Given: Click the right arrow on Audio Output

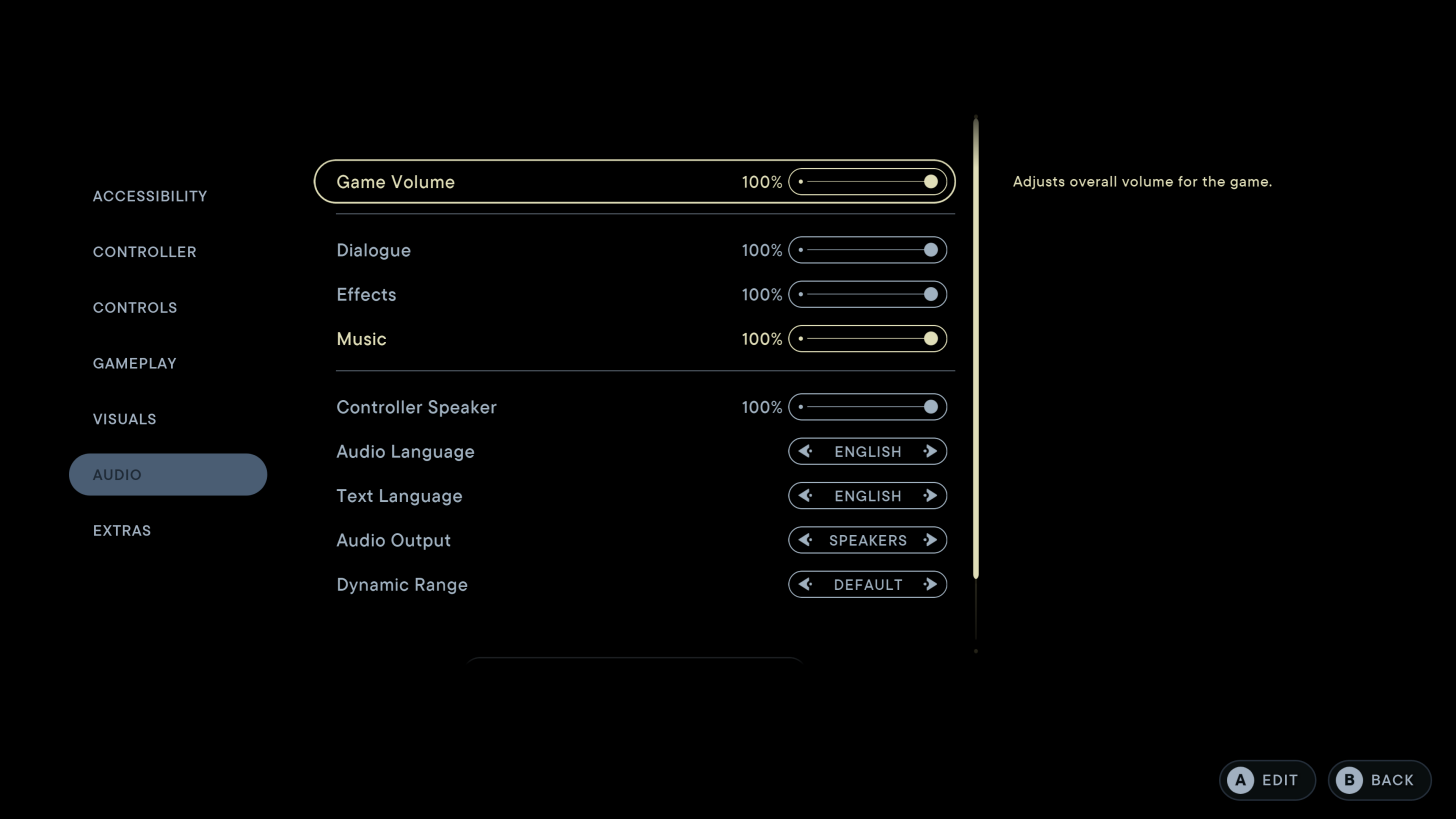Looking at the screenshot, I should coord(930,540).
